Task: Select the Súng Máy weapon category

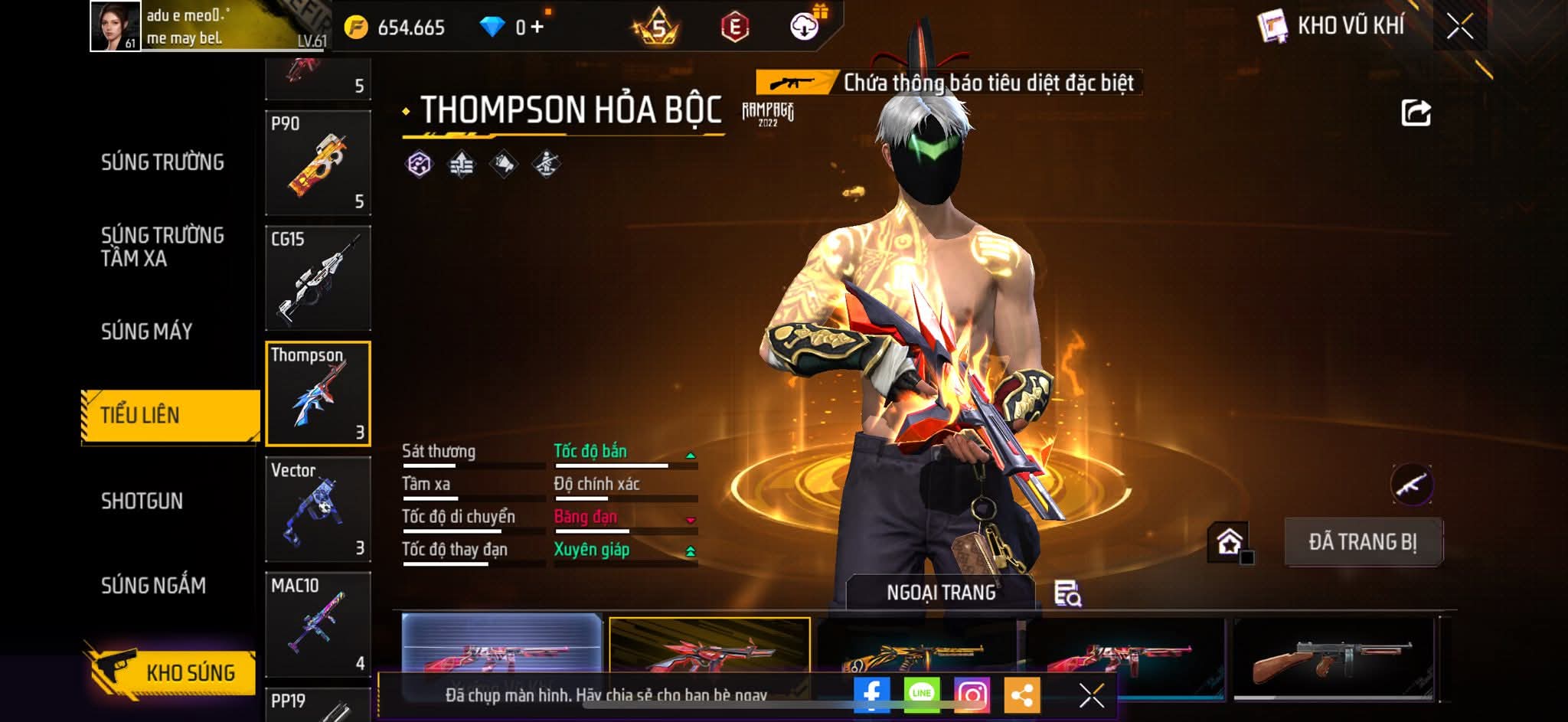Action: tap(147, 332)
